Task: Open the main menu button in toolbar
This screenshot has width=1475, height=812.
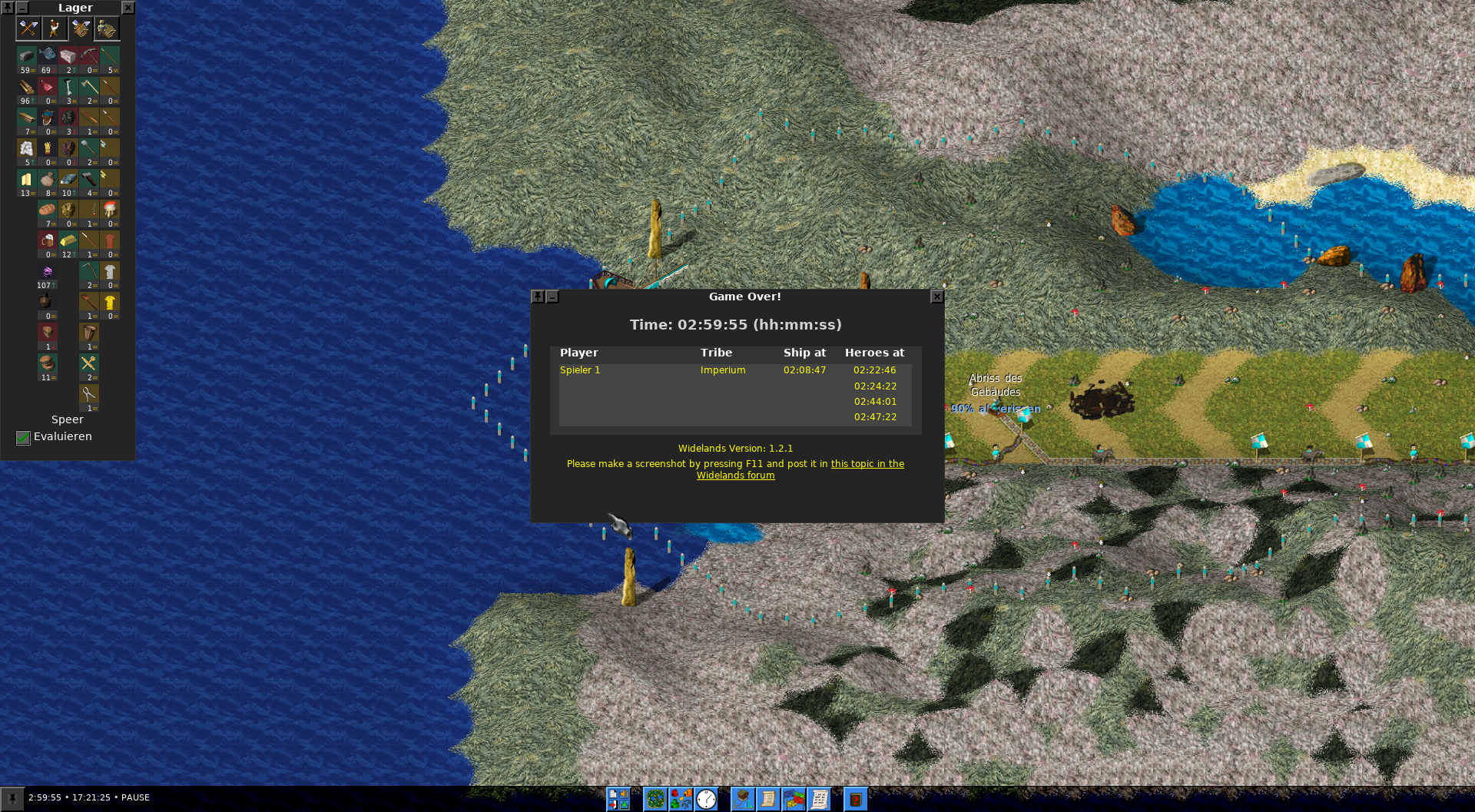Action: [x=618, y=799]
